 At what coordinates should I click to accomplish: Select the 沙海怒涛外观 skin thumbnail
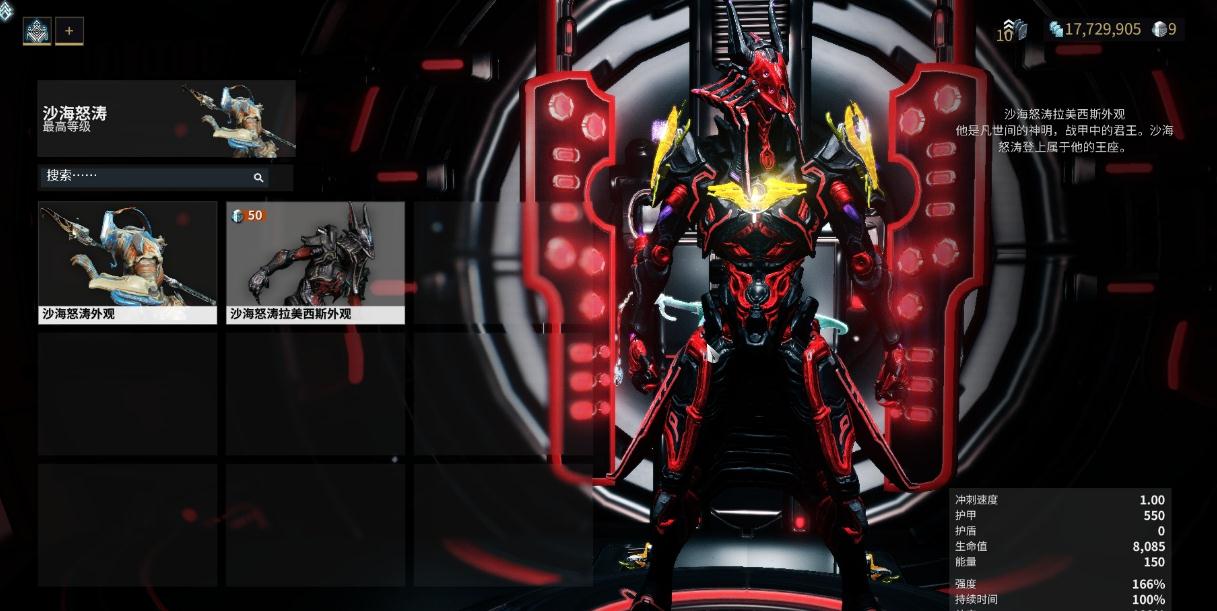(127, 262)
